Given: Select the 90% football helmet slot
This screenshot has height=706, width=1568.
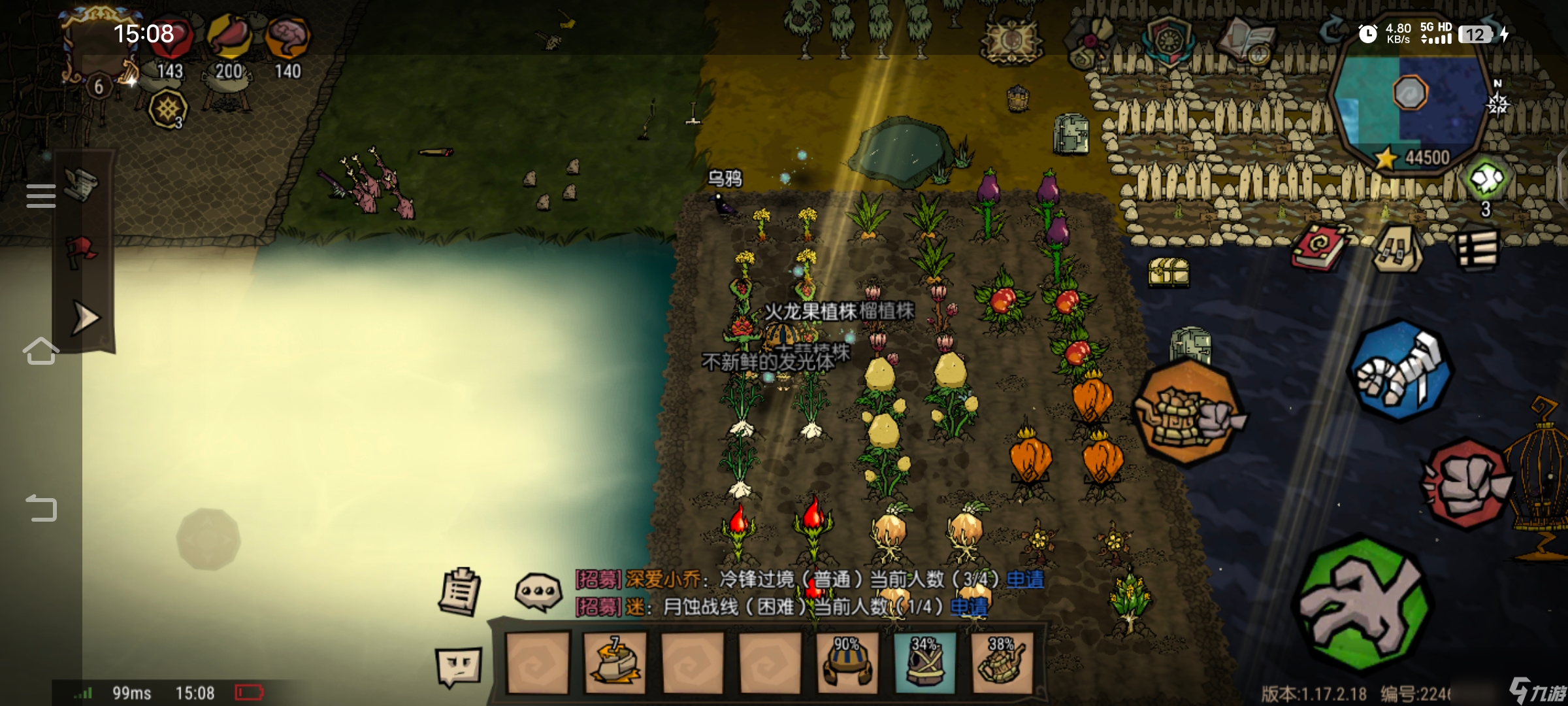Looking at the screenshot, I should pyautogui.click(x=847, y=662).
